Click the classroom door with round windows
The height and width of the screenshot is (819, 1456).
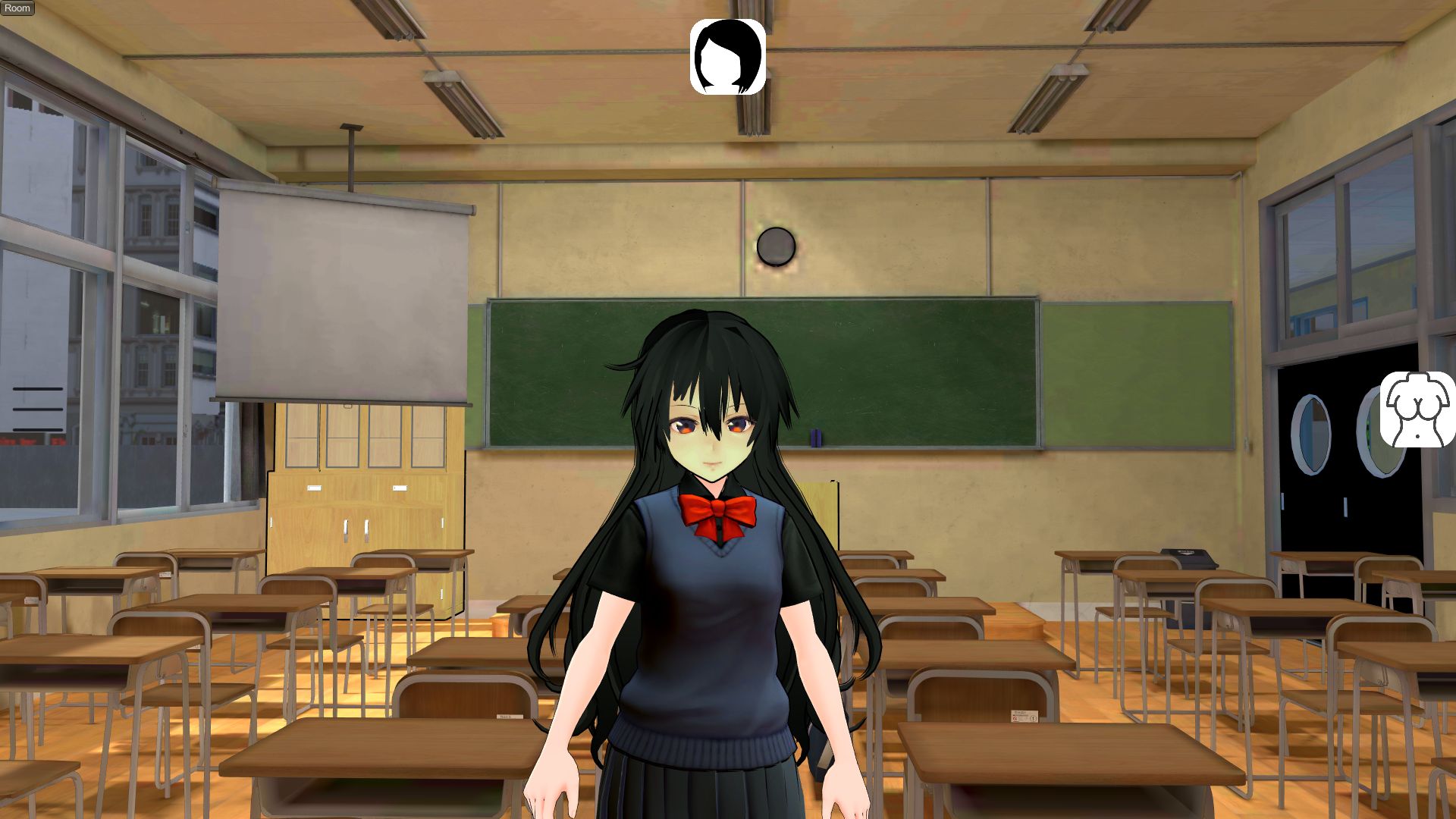click(1312, 493)
